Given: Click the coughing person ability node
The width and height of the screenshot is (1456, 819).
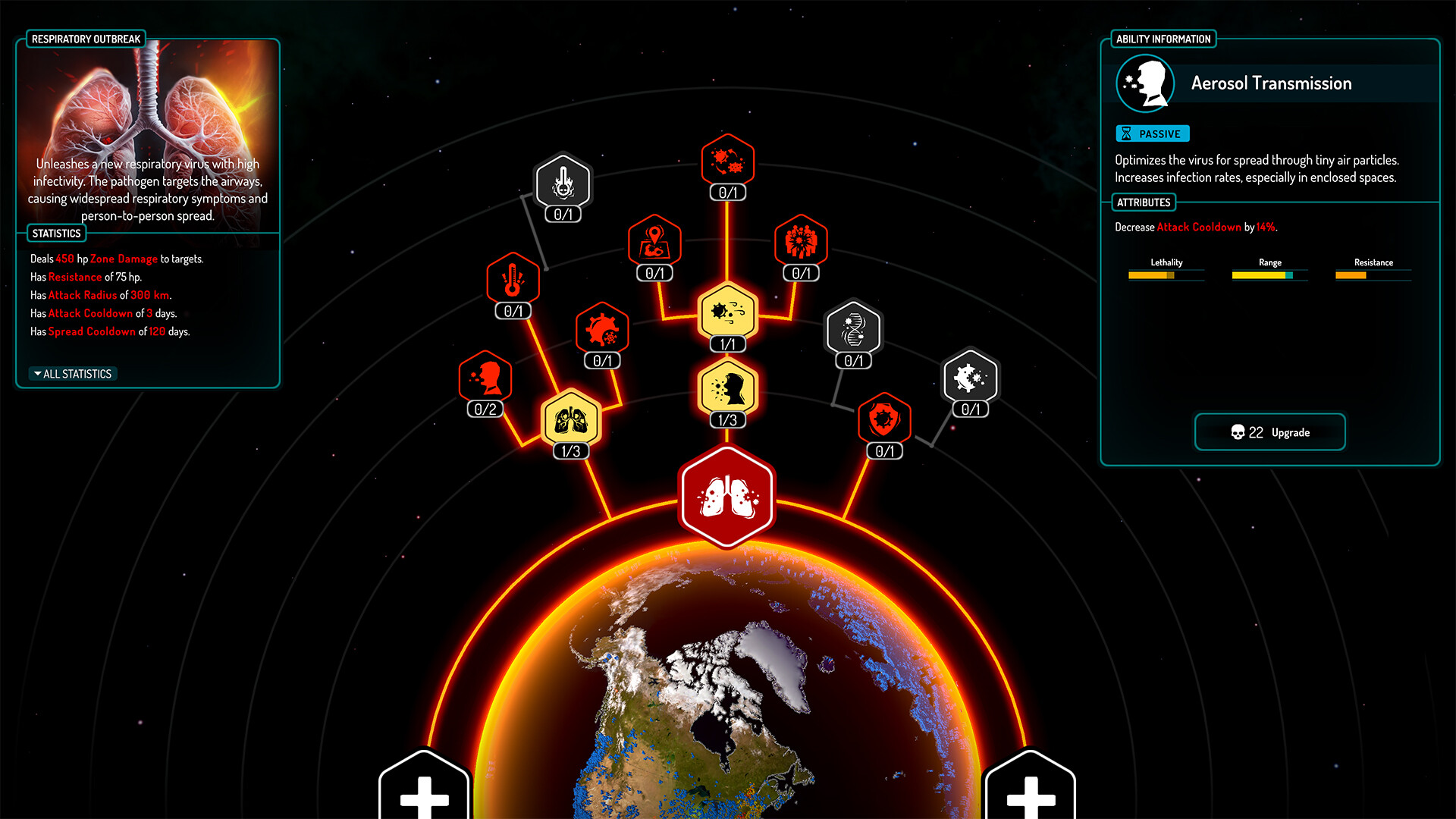Looking at the screenshot, I should pyautogui.click(x=485, y=379).
